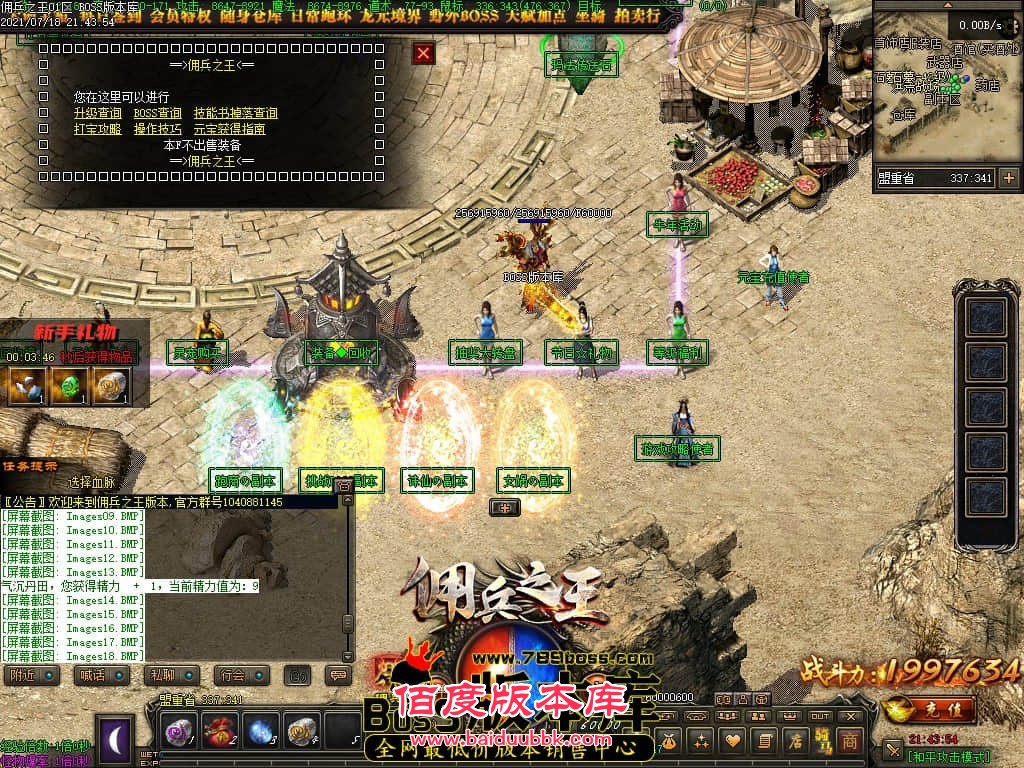The width and height of the screenshot is (1024, 768).
Task: Close the 佣兵之王 info dialog
Action: [x=424, y=53]
